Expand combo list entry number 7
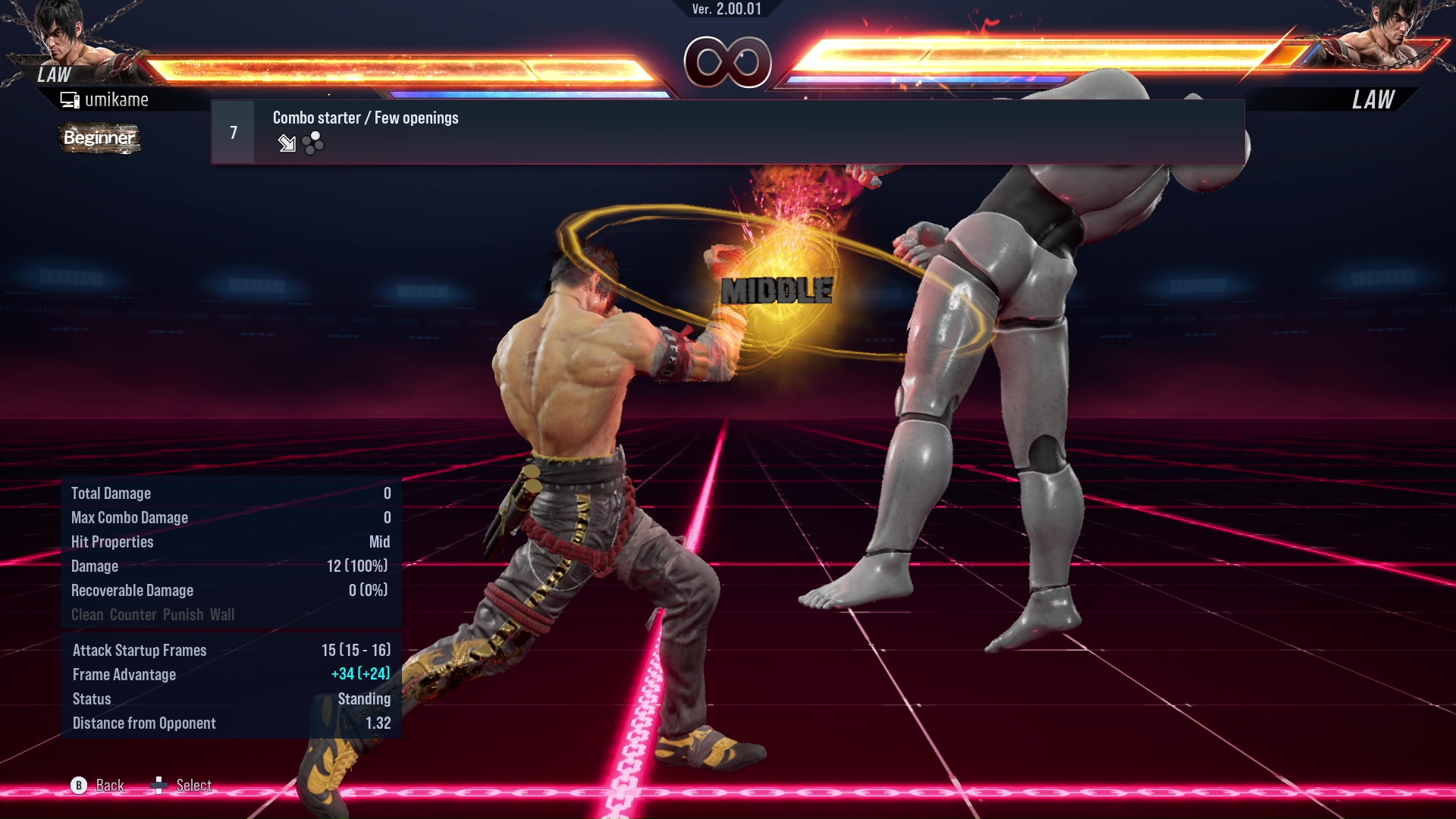The width and height of the screenshot is (1456, 819). point(232,131)
